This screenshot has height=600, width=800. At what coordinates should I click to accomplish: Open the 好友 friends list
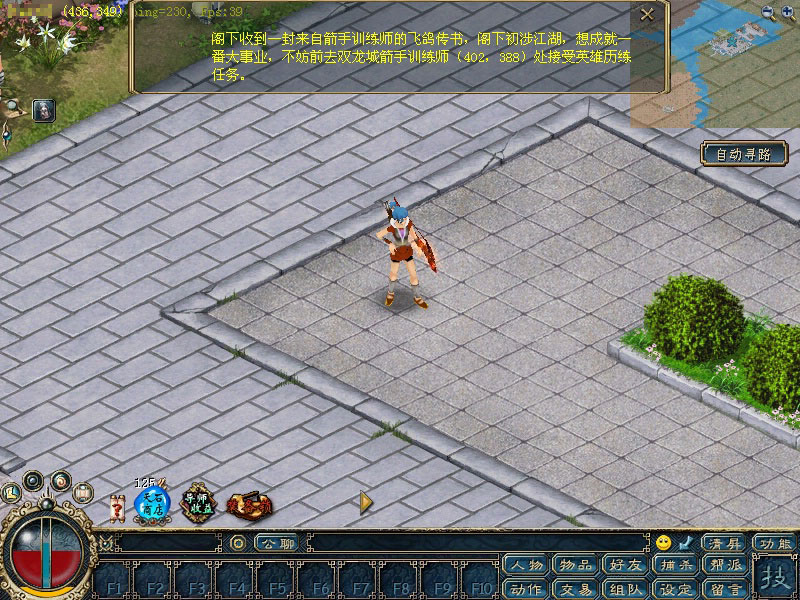[x=626, y=566]
